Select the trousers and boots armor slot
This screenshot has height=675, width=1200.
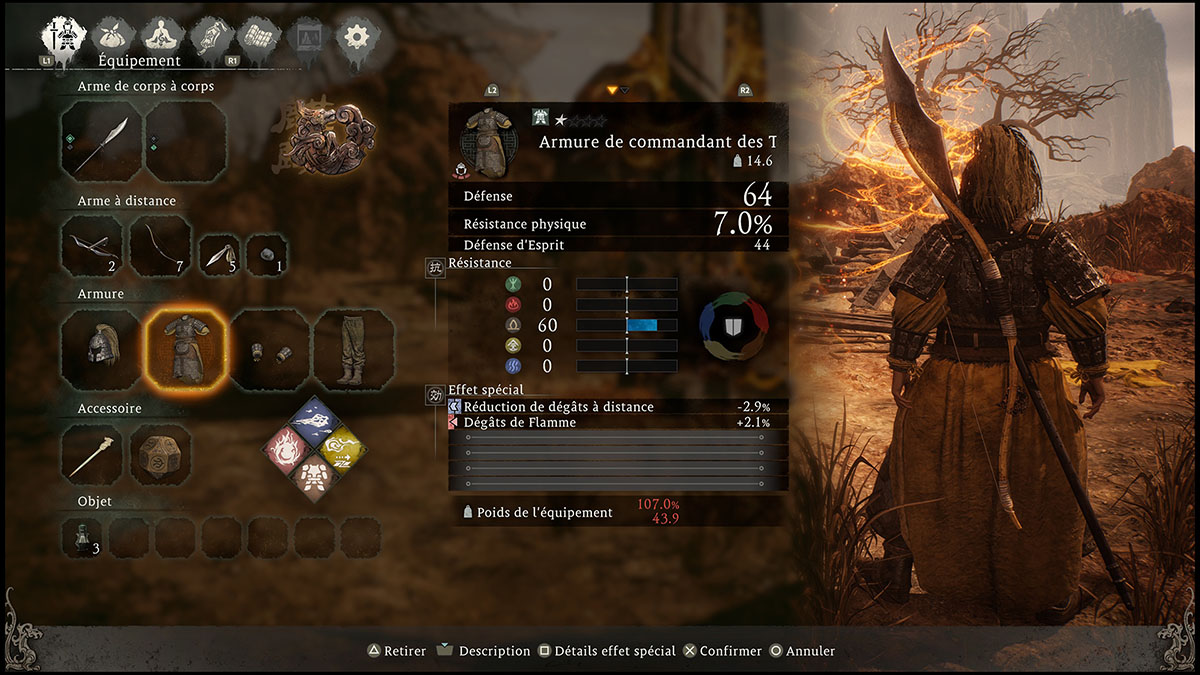pos(354,350)
